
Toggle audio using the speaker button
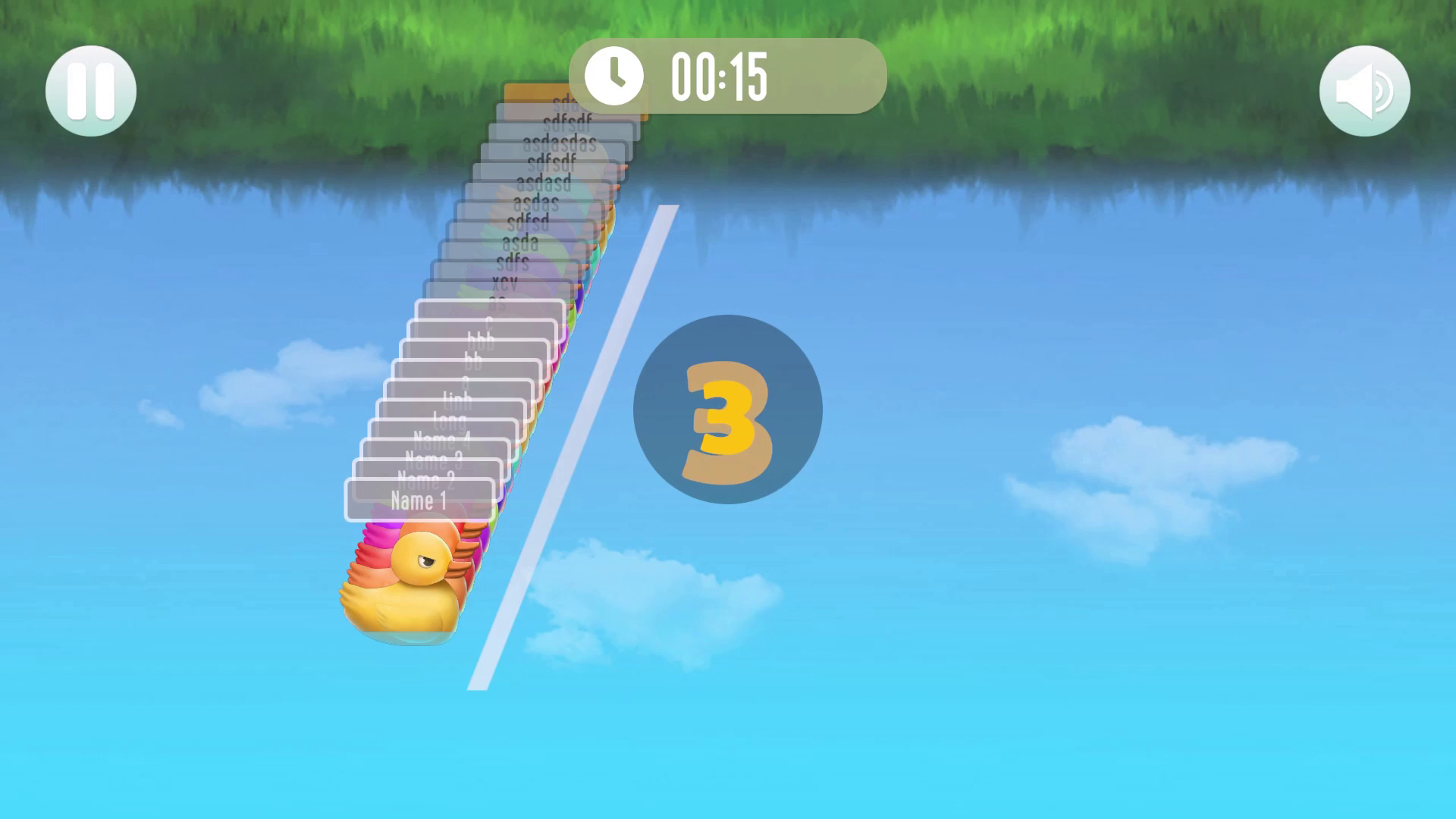(x=1365, y=89)
